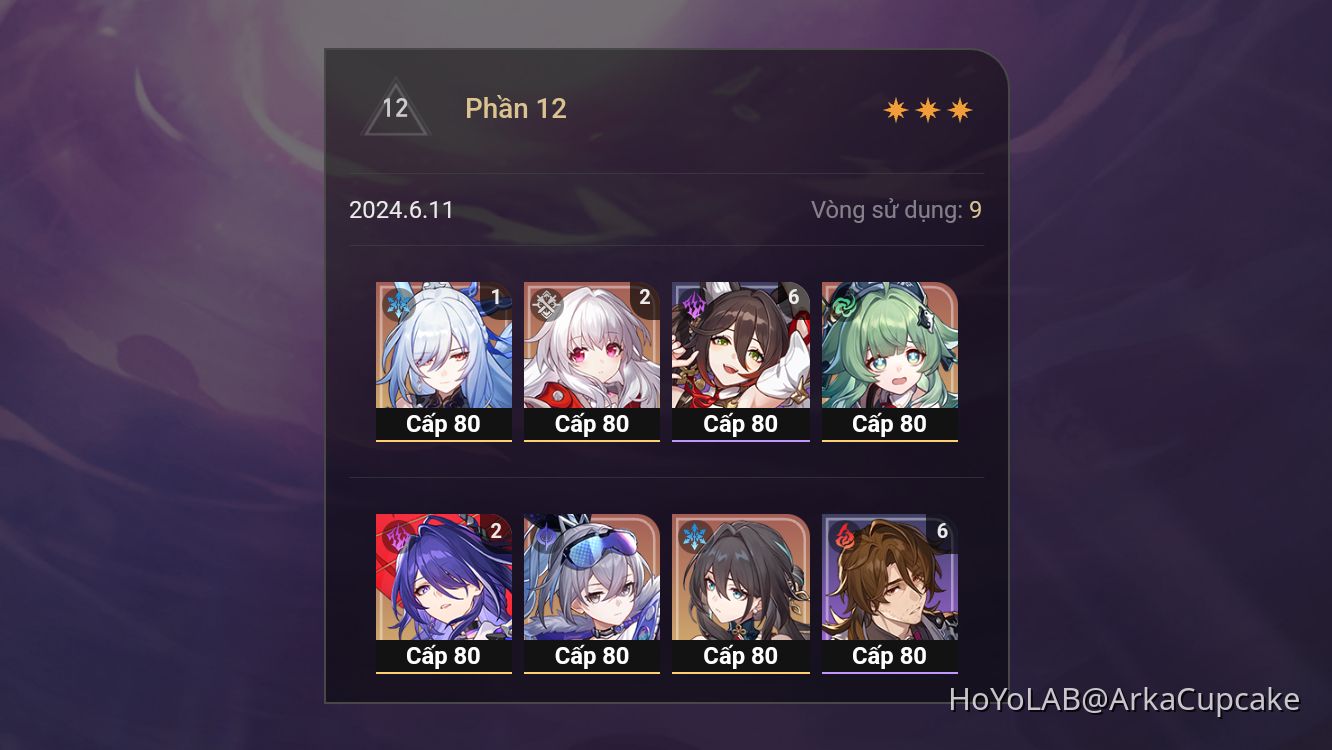Screen dimensions: 1332x750
Task: Select the "2" badge on Clara's card
Action: pyautogui.click(x=645, y=297)
